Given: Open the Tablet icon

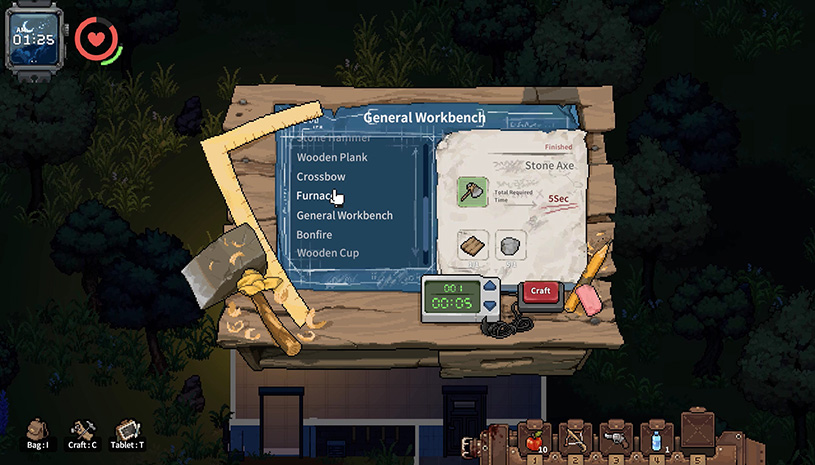Looking at the screenshot, I should 127,431.
